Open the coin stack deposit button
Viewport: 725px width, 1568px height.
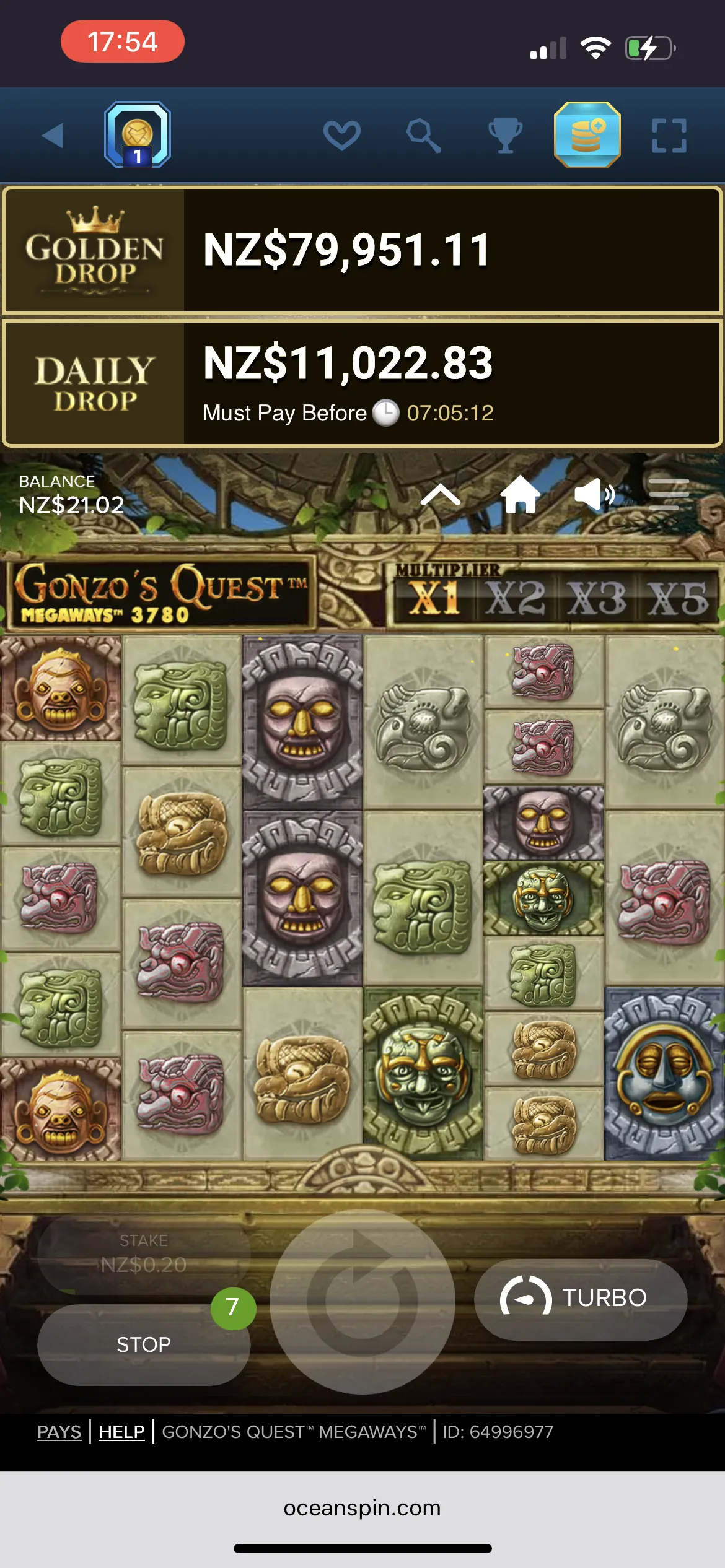587,136
